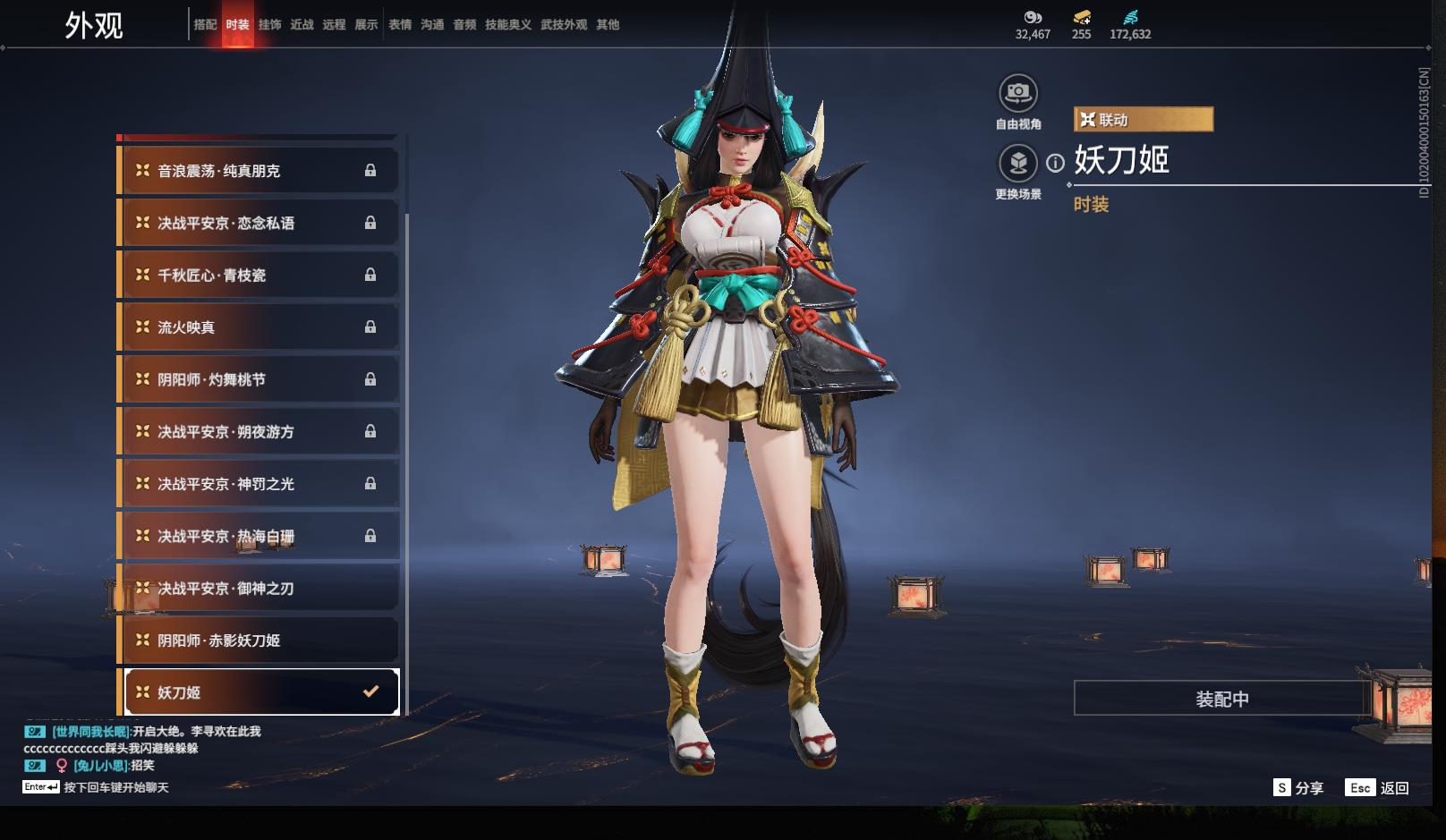This screenshot has height=840, width=1446.
Task: Click the equipped 妖刀姬 outfit row
Action: coord(259,692)
